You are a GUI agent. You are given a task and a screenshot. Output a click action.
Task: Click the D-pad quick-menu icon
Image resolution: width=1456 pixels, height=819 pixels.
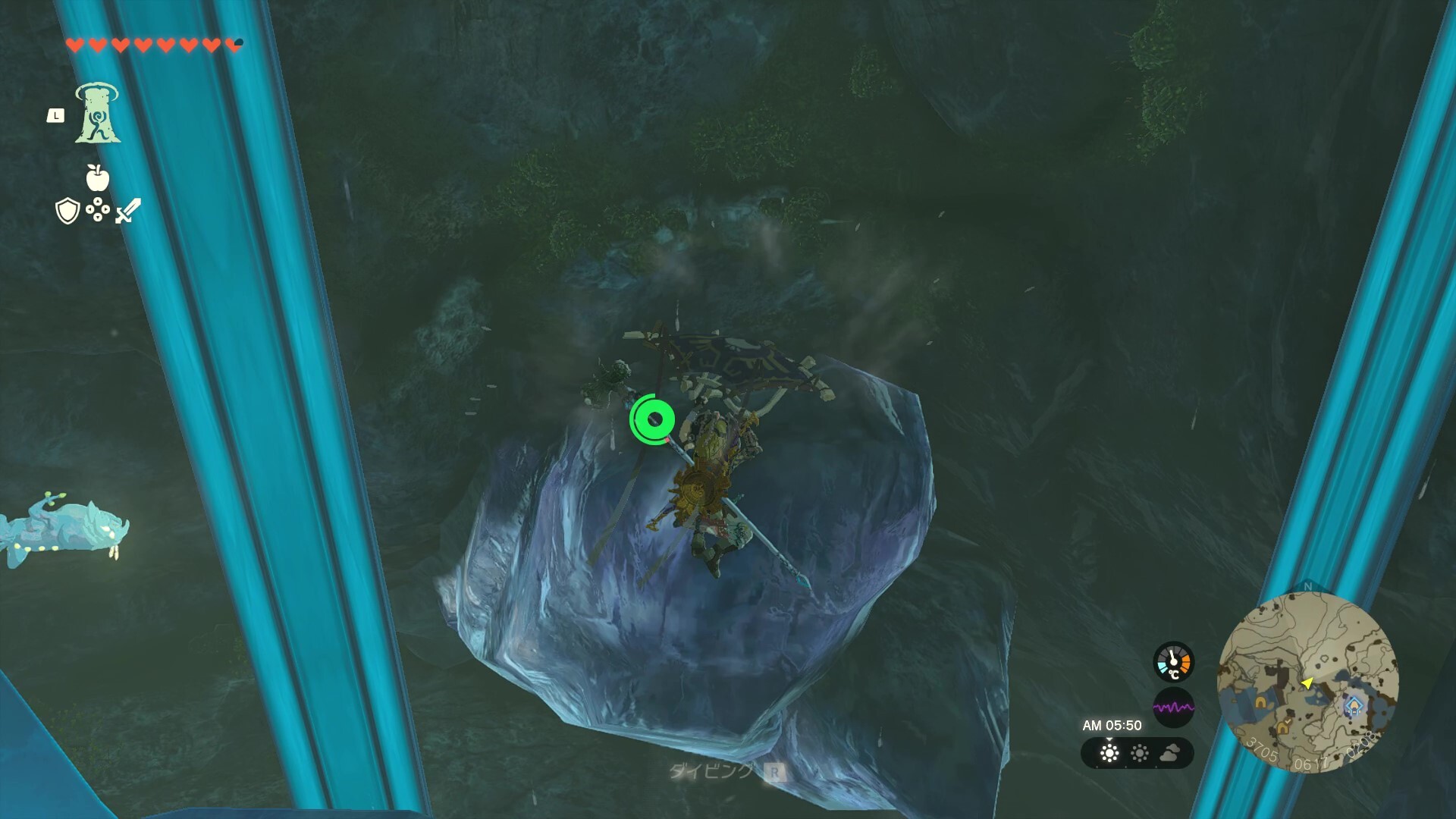[x=97, y=209]
